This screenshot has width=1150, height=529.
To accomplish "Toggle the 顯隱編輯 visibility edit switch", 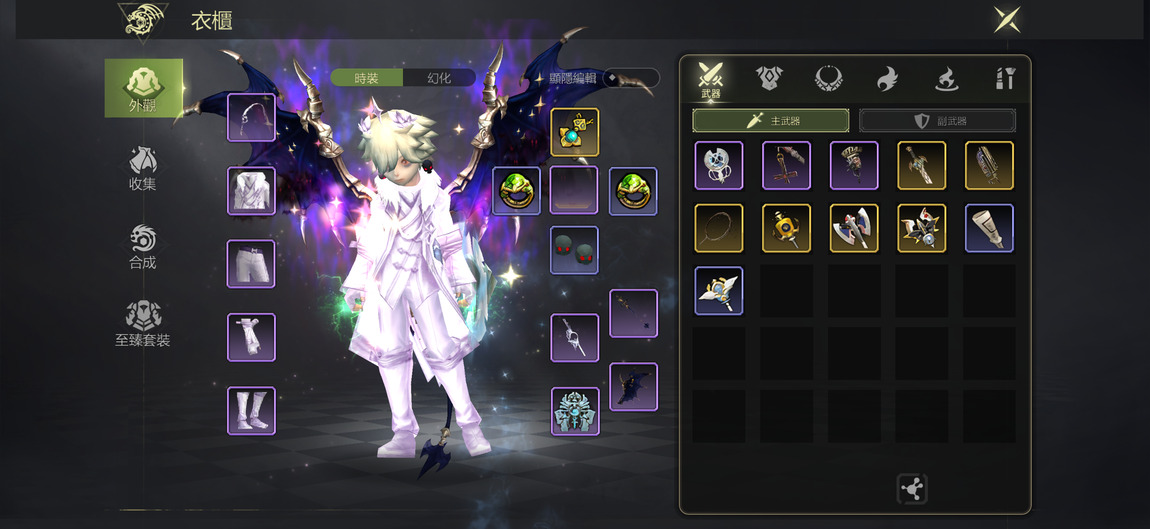I will click(630, 78).
